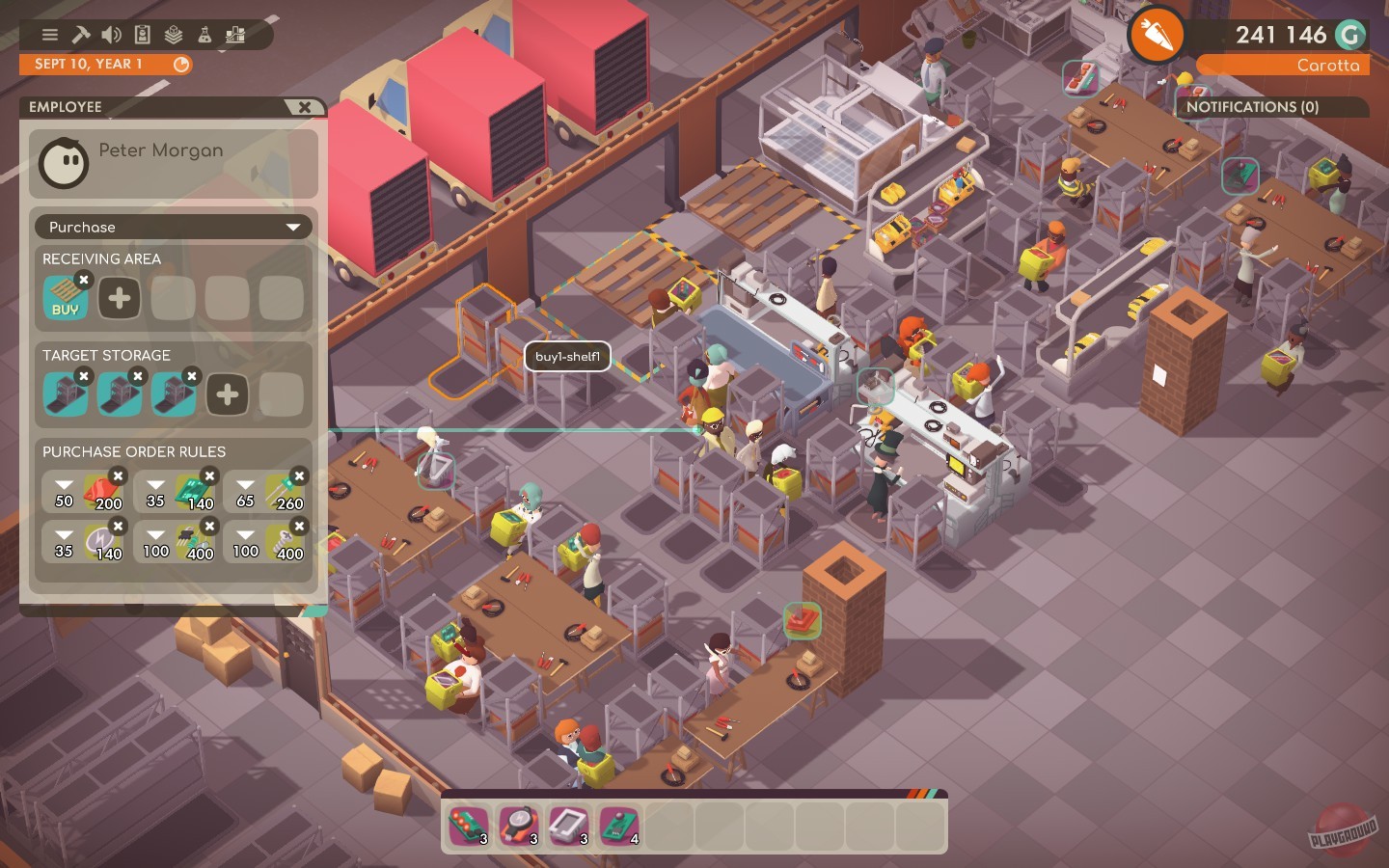
Task: Open the research flask menu
Action: 205,35
